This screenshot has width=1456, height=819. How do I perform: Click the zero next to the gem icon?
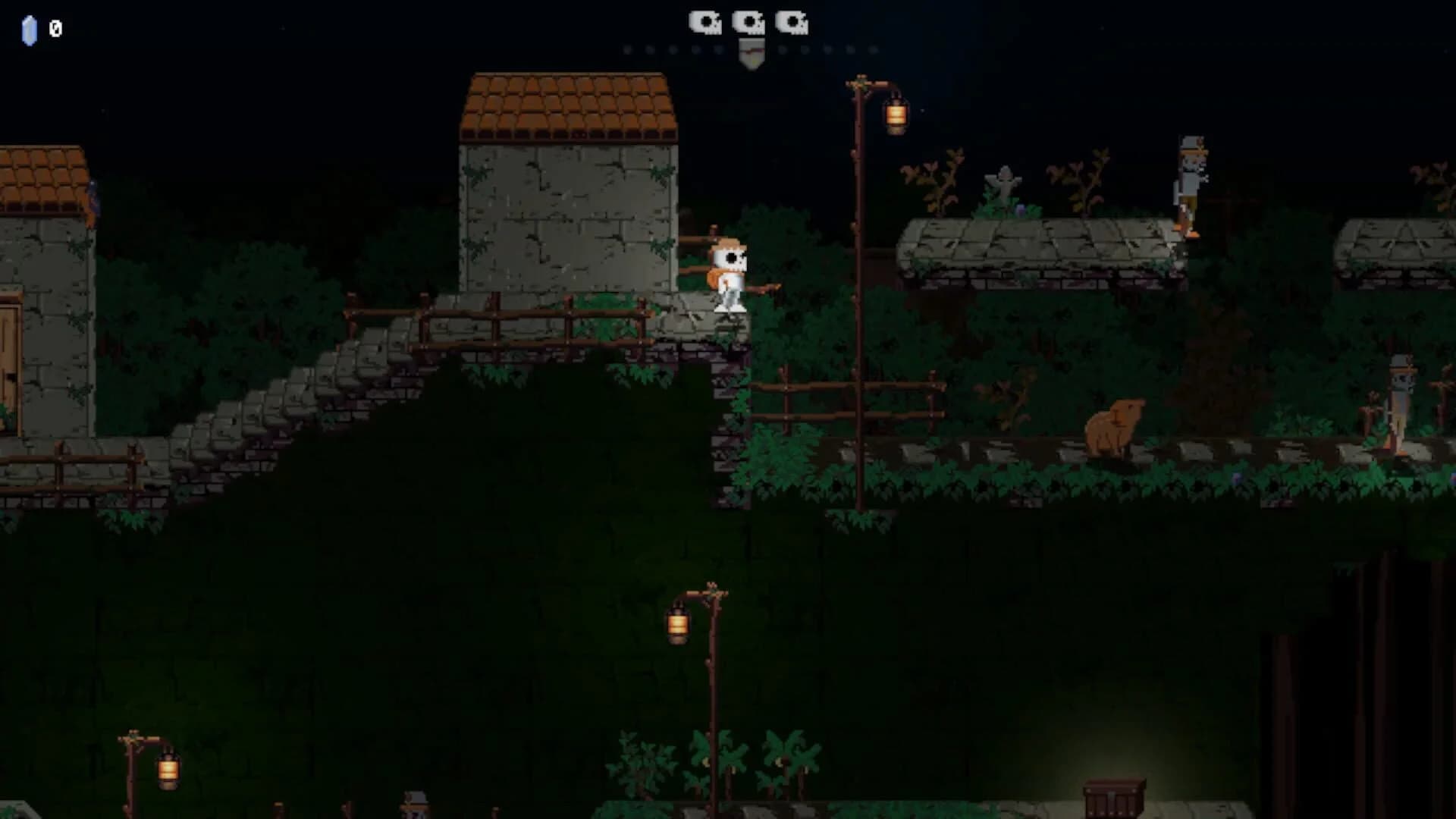click(x=54, y=30)
